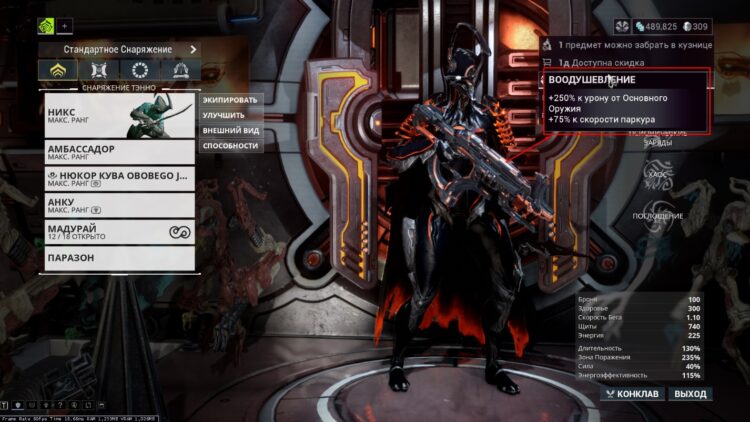Select the Нюкор Кува secondary weapon
Viewport: 750px width, 422px height.
pyautogui.click(x=119, y=178)
